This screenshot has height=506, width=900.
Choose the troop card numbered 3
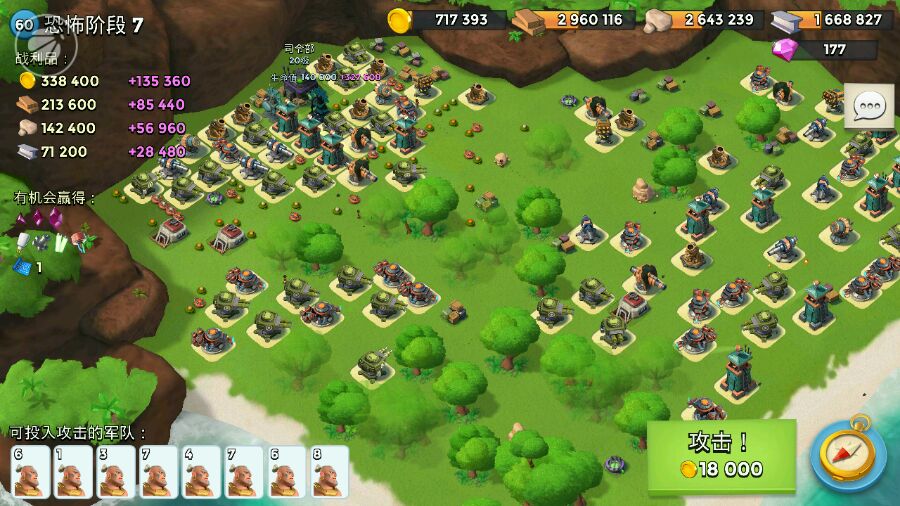115,472
